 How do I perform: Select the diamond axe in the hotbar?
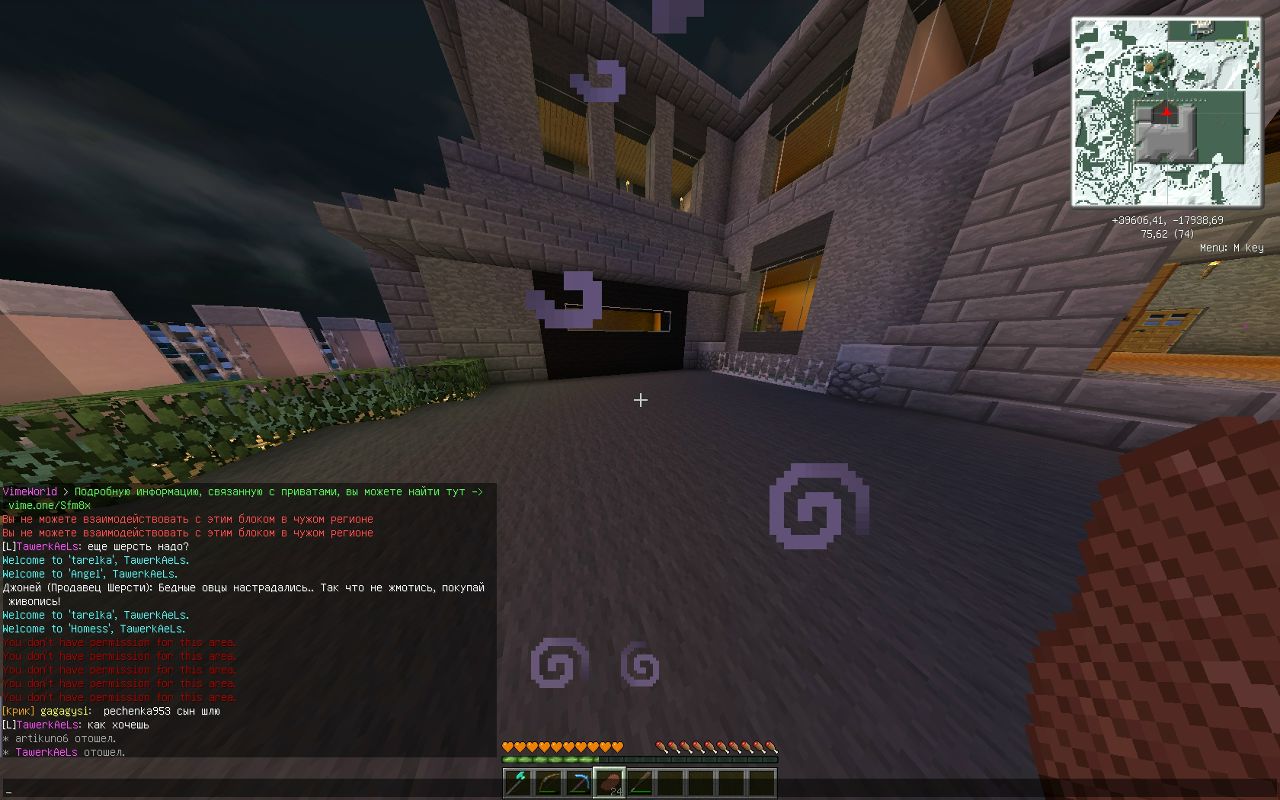(x=516, y=782)
